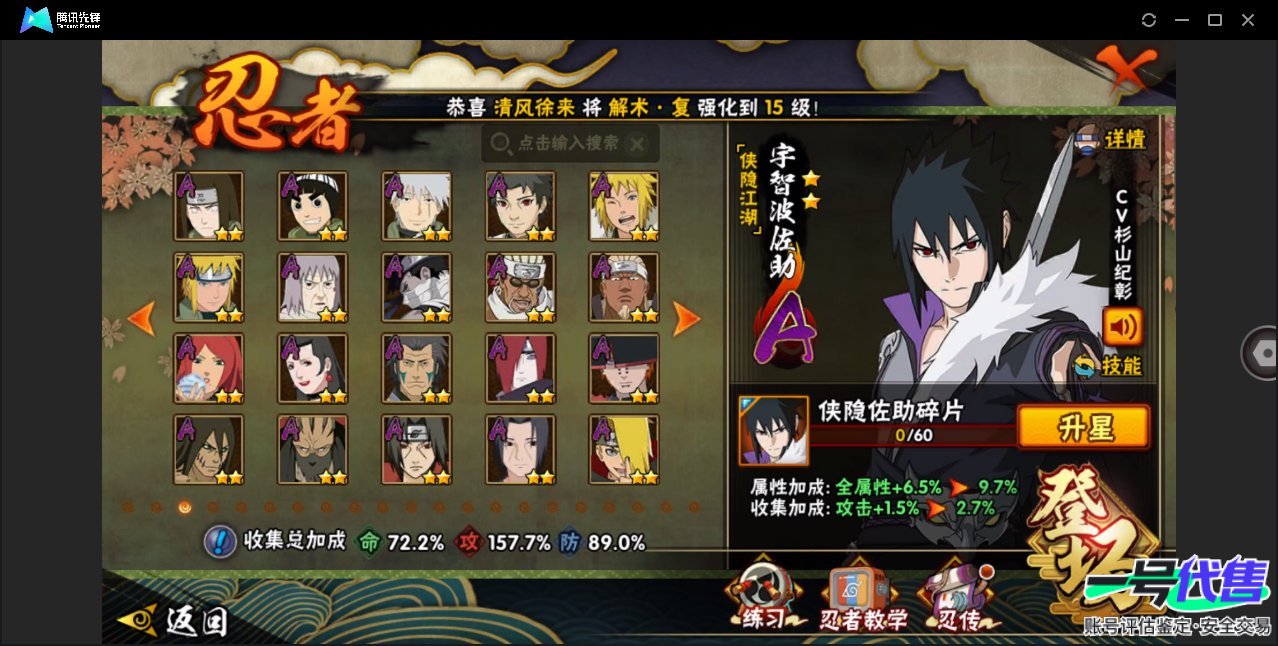Screen dimensions: 1278x646
Task: Open the 详情 details panel
Action: pyautogui.click(x=1110, y=140)
